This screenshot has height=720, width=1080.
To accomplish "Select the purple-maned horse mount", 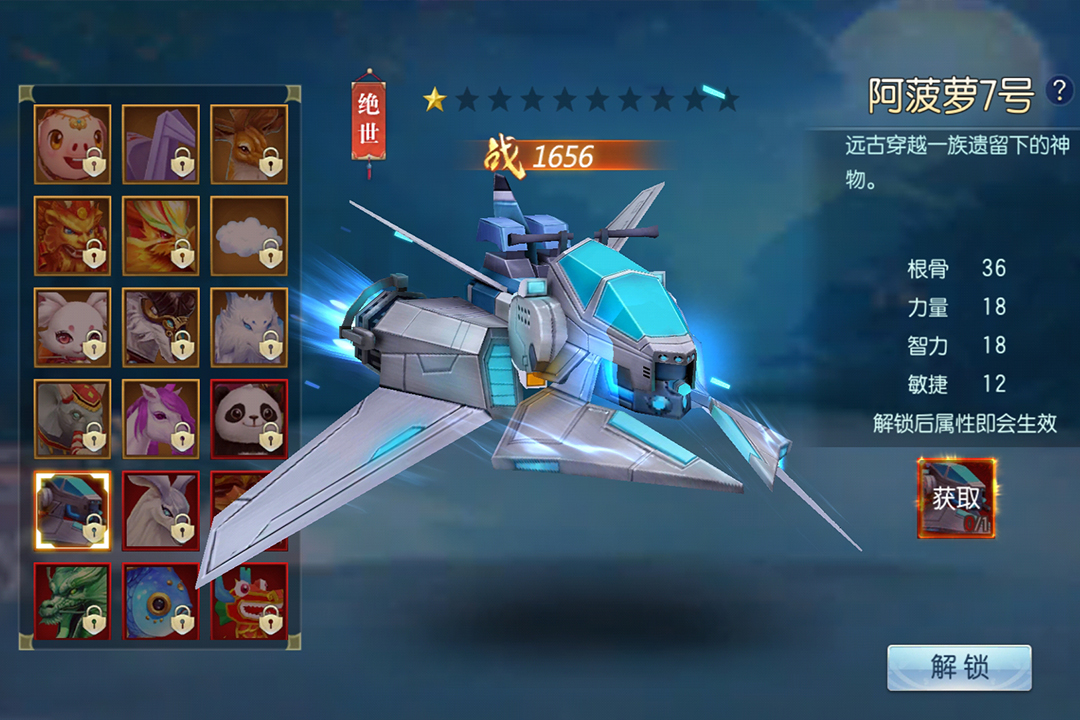I will click(160, 418).
